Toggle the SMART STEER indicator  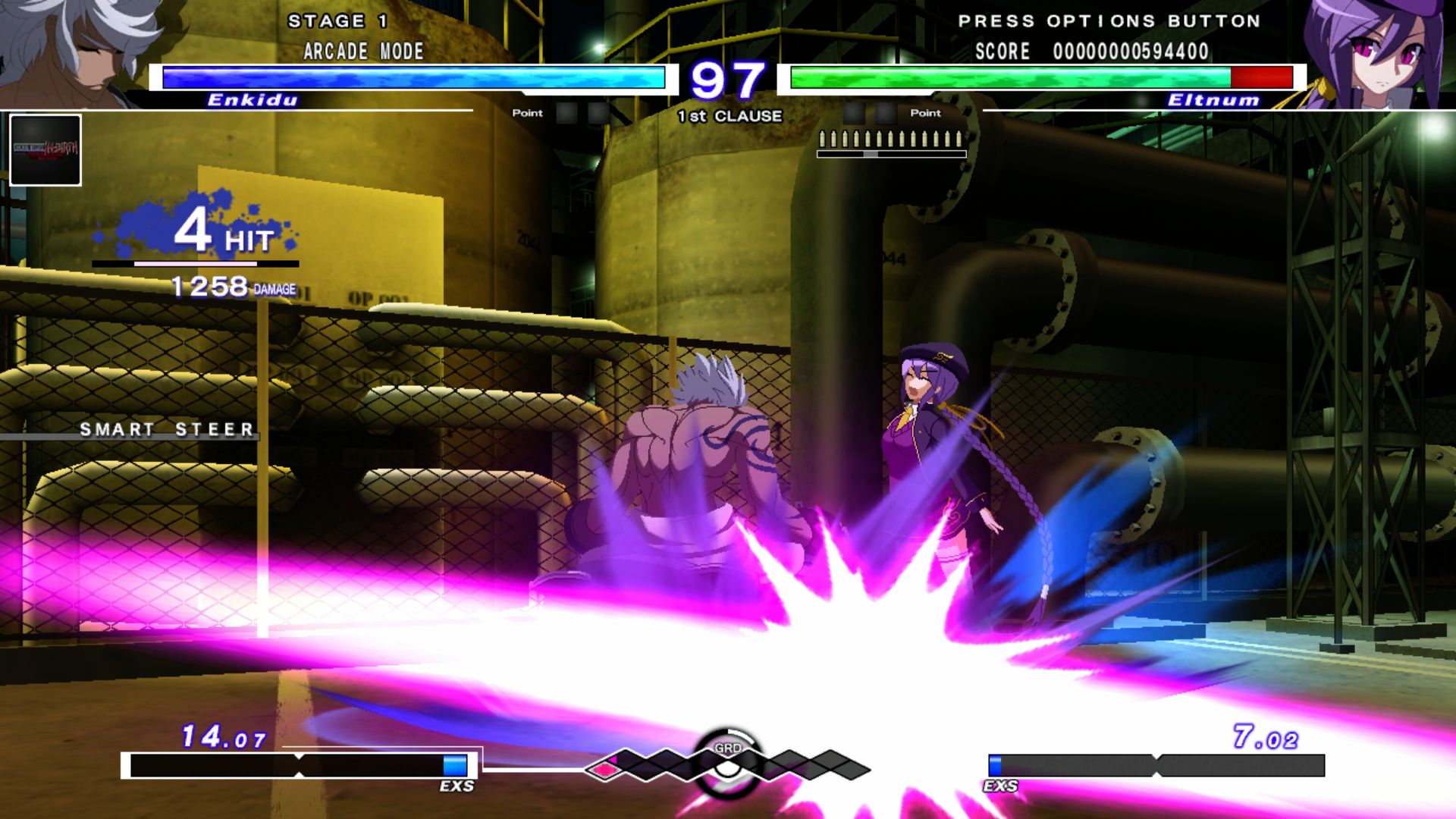point(167,431)
